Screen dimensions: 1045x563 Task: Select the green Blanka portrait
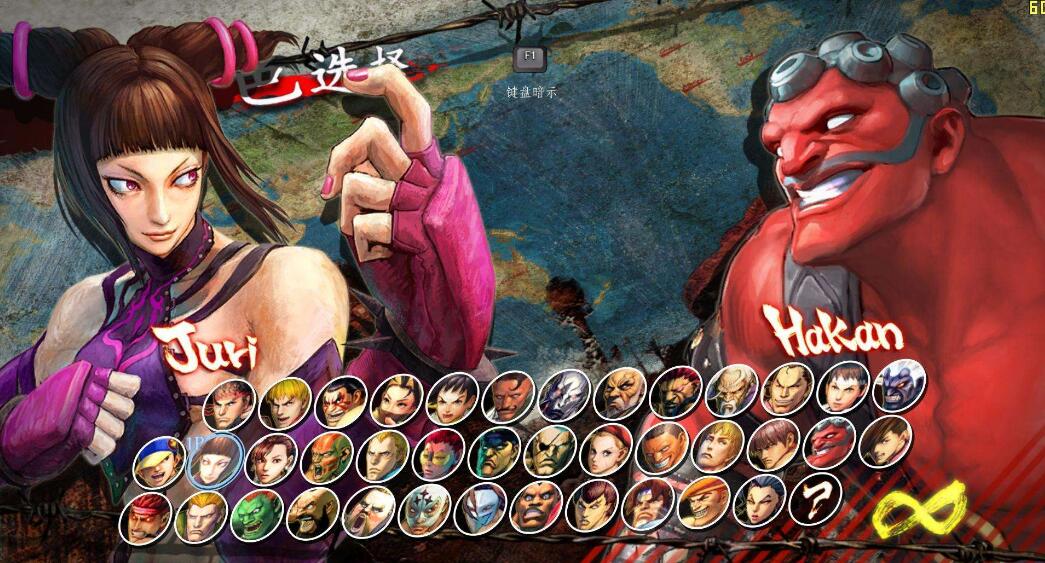256,514
